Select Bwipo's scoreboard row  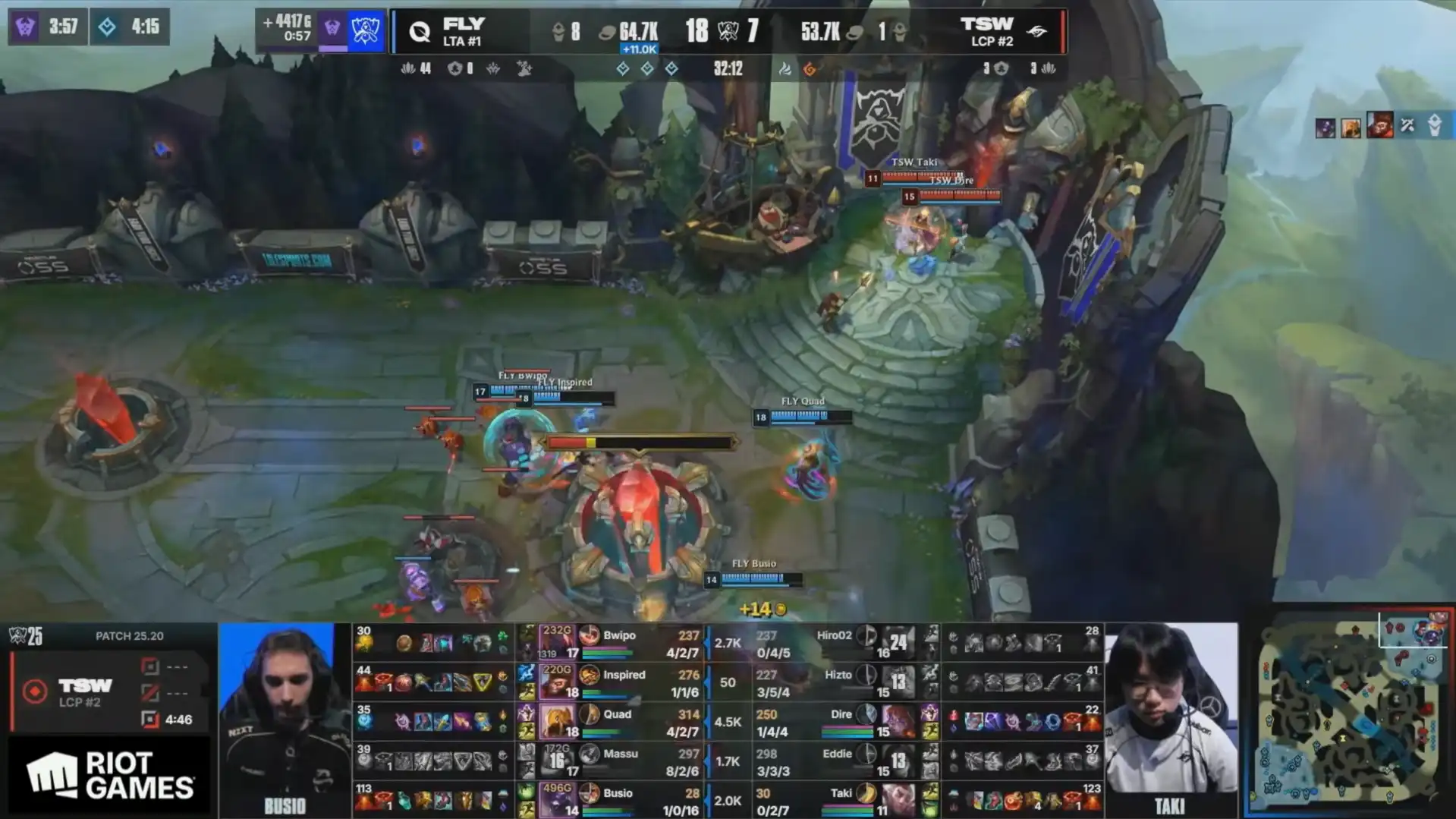(x=618, y=642)
